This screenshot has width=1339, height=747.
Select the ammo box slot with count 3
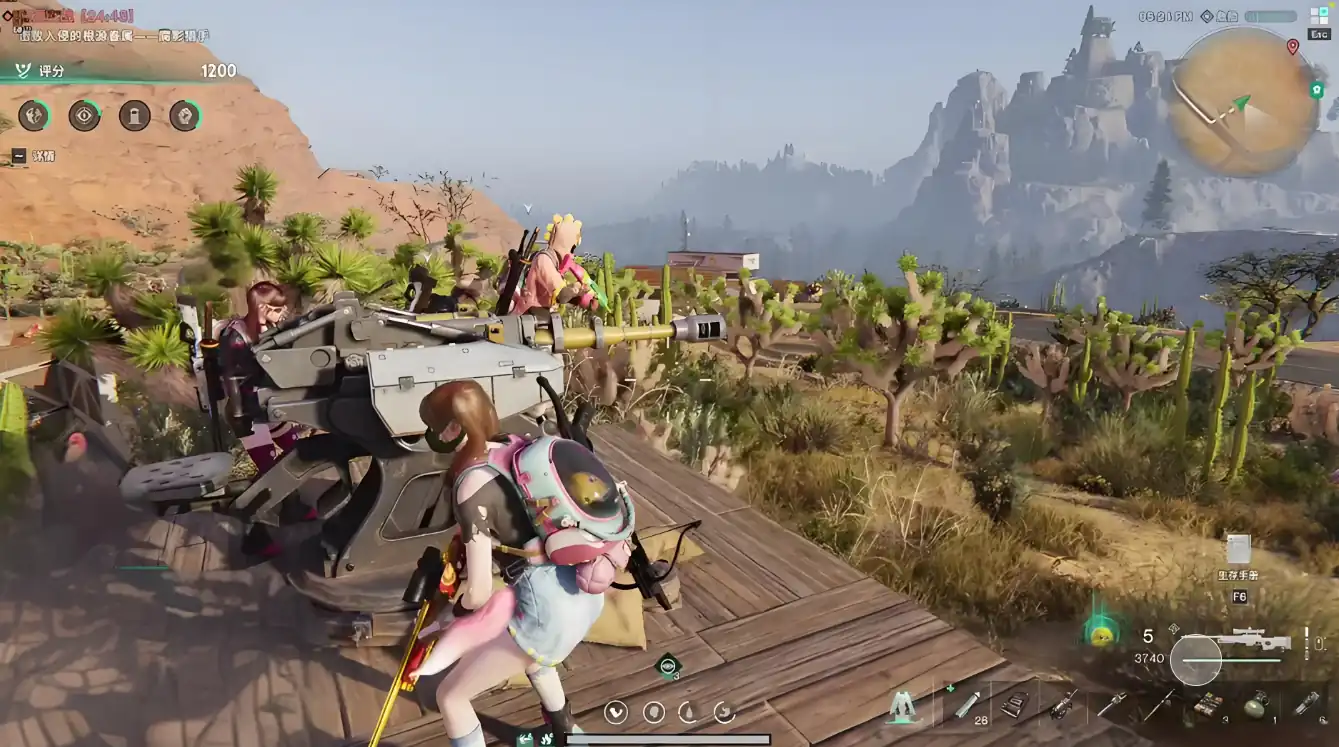coord(1210,705)
